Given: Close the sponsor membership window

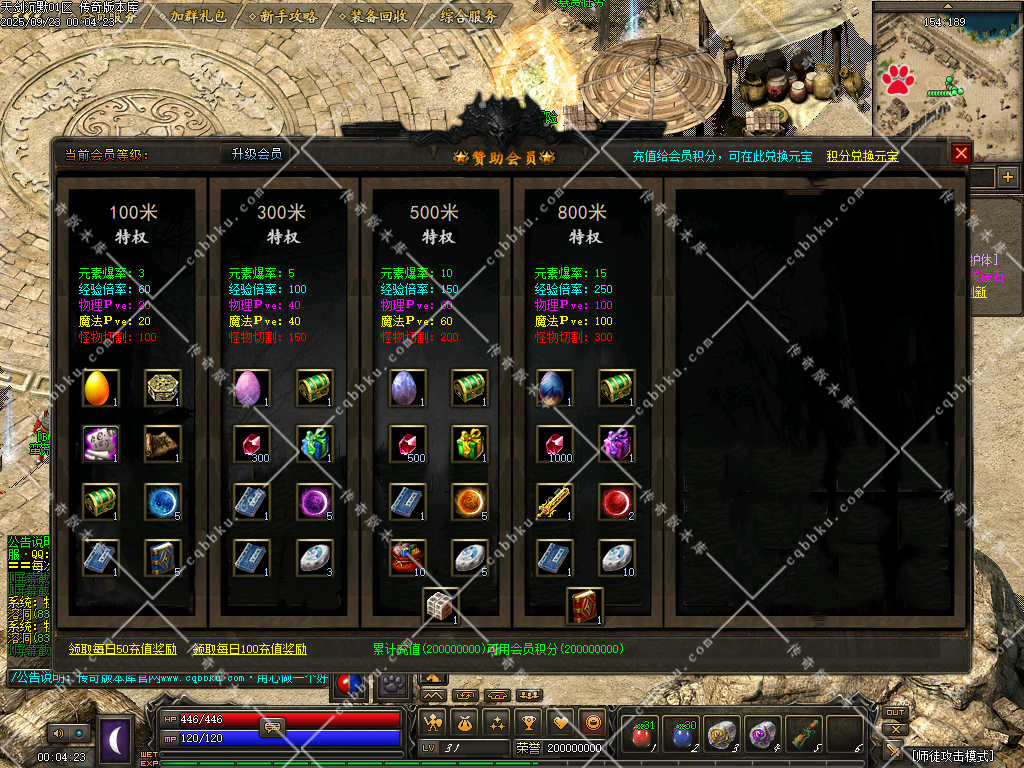Looking at the screenshot, I should pos(961,153).
